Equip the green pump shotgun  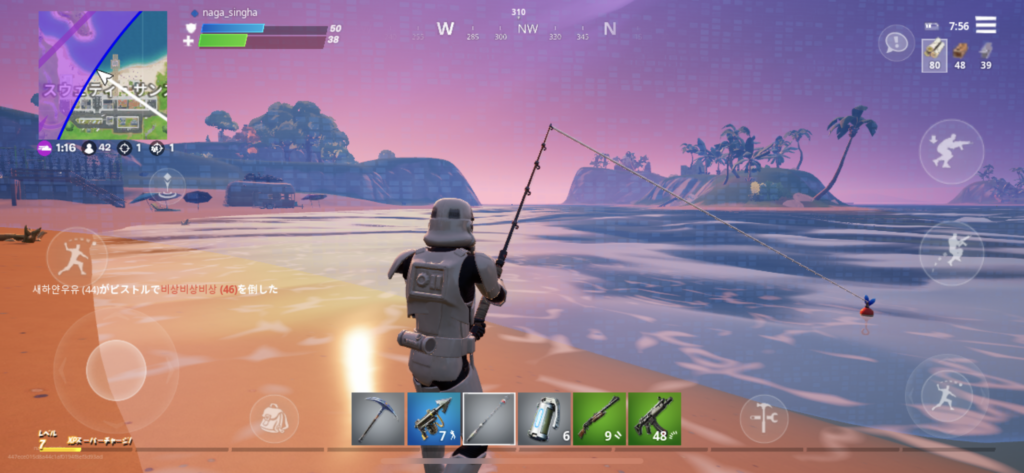600,418
